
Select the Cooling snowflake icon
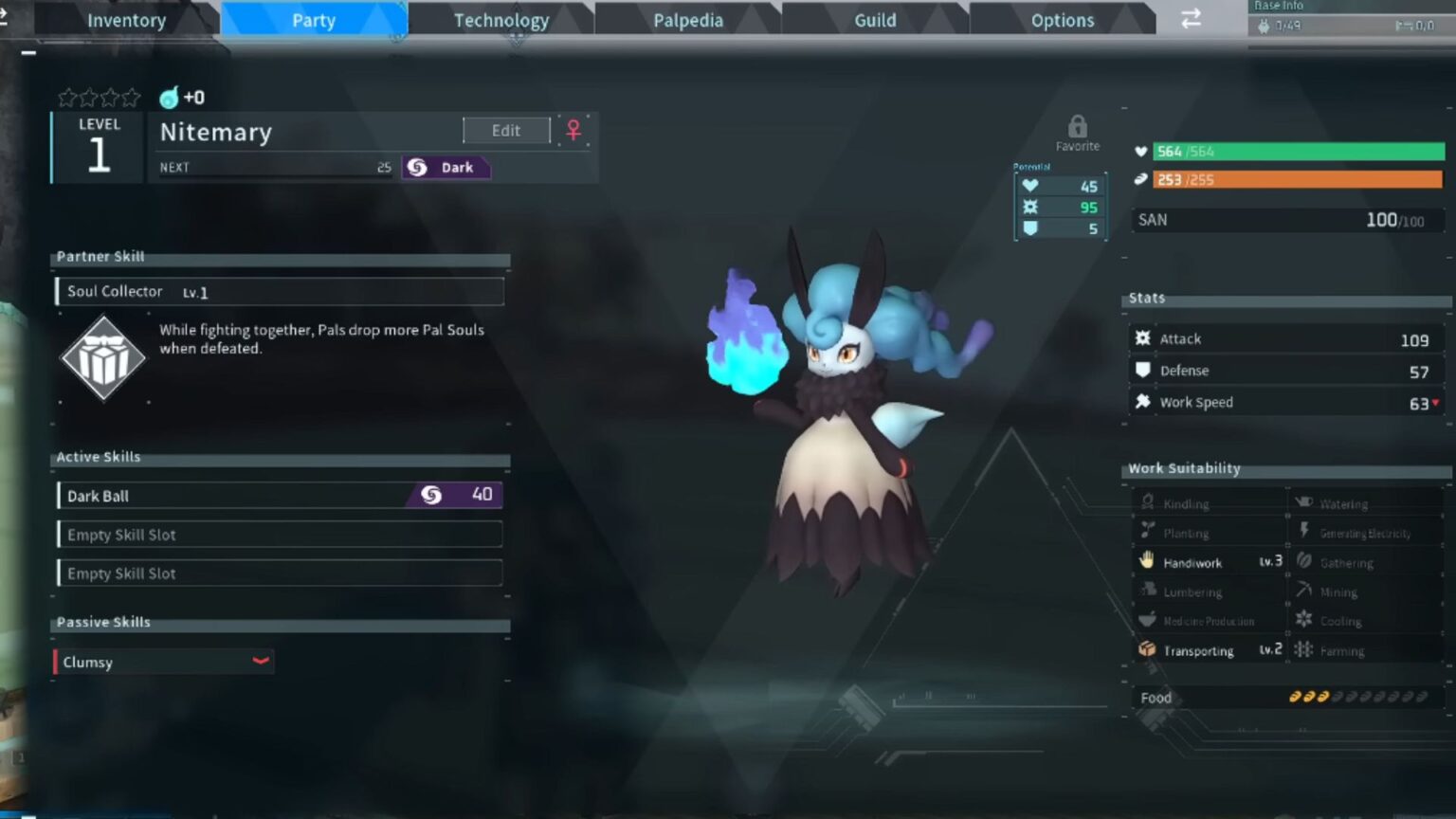1305,620
